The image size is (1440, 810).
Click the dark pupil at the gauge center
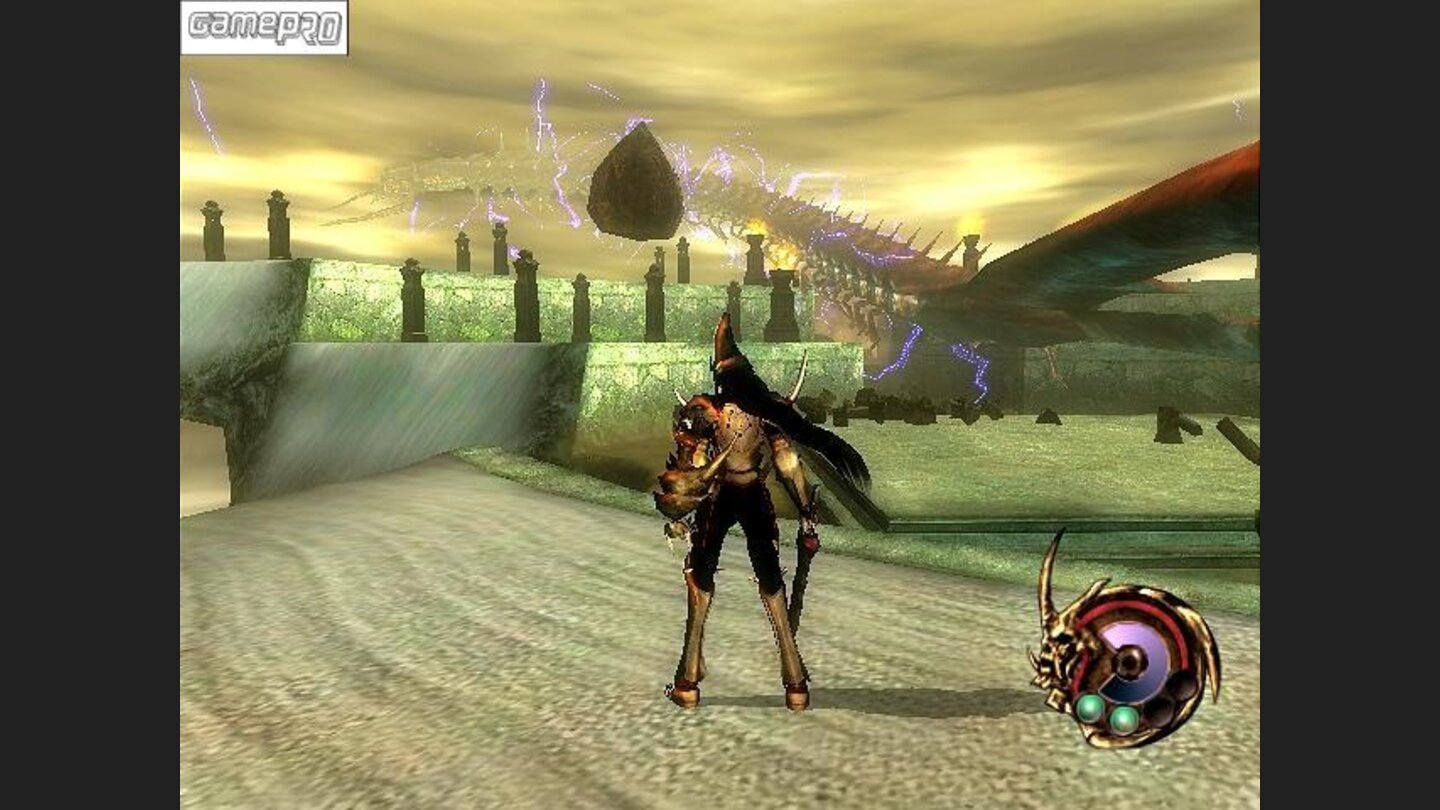click(x=1128, y=661)
